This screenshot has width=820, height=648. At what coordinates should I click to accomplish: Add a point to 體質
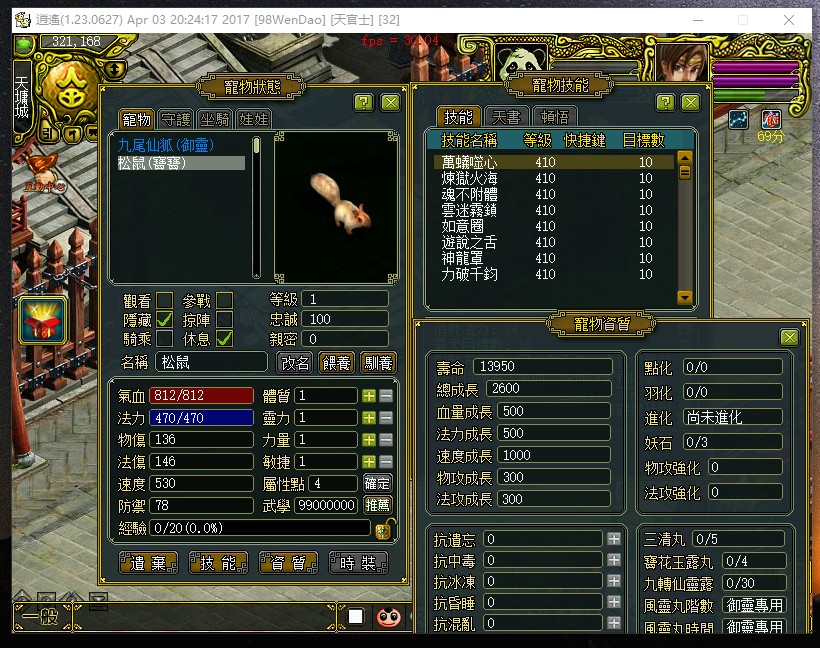pyautogui.click(x=369, y=395)
